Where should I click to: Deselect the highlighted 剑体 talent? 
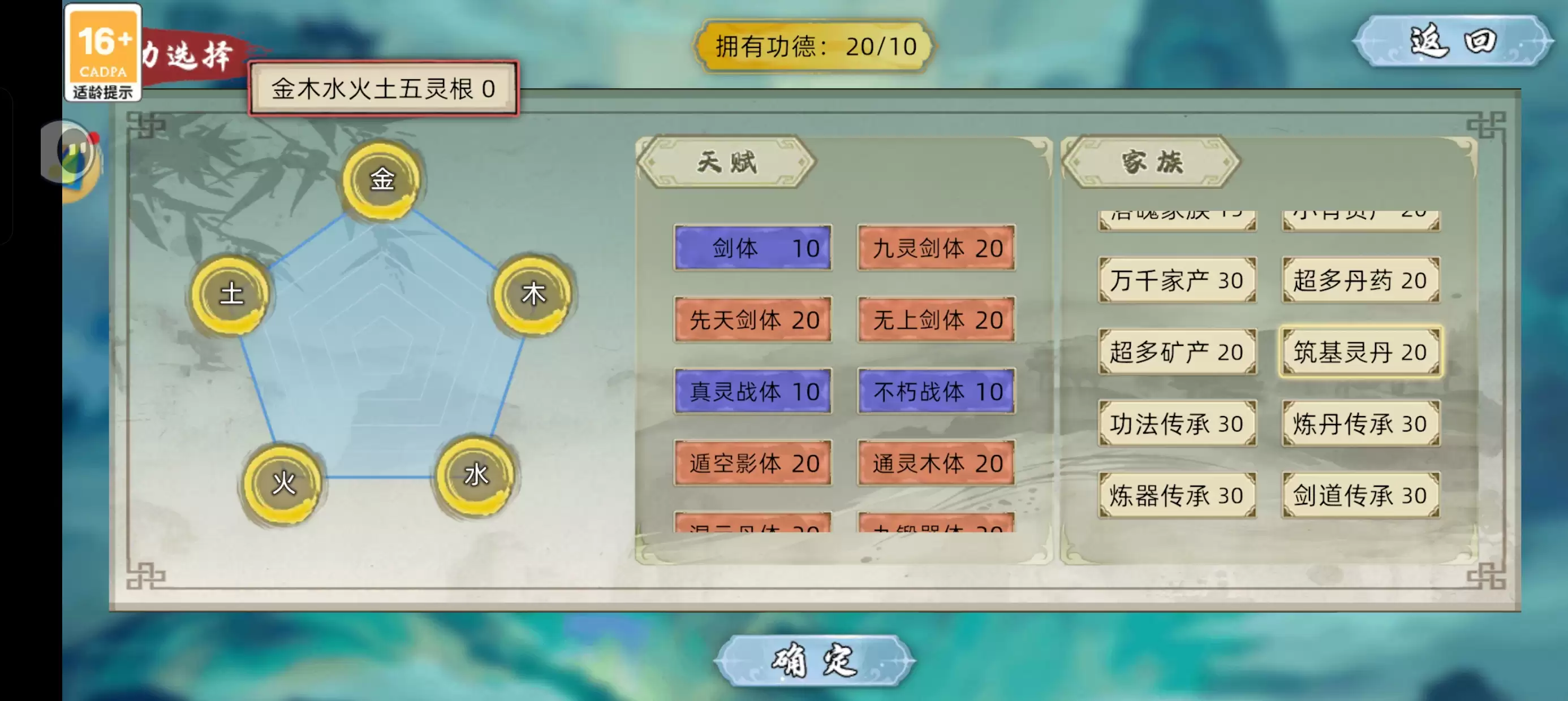753,247
